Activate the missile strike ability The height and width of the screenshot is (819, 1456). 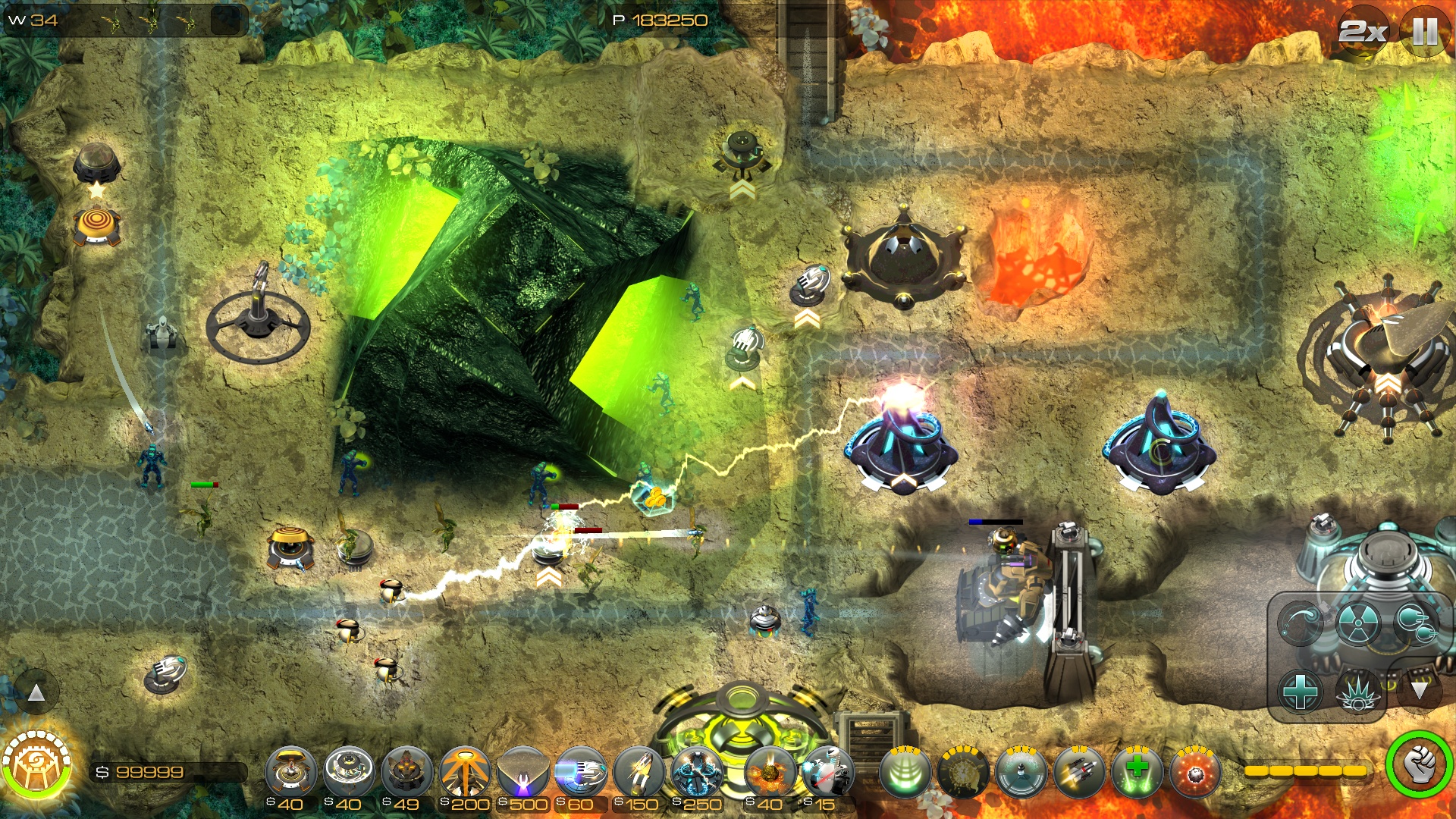[x=1078, y=772]
